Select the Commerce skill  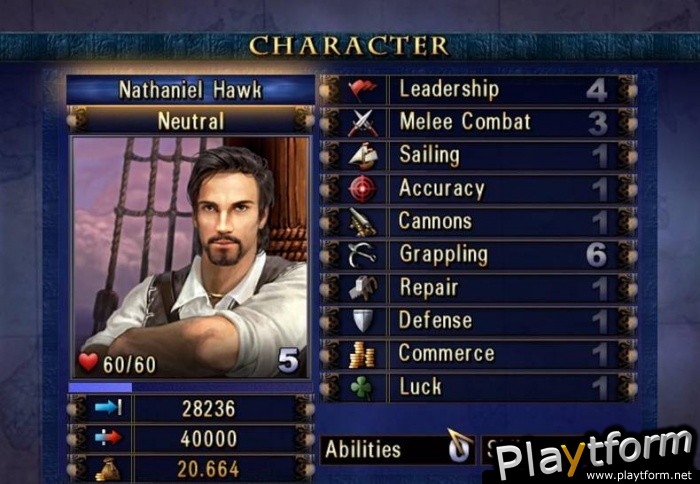tap(478, 354)
